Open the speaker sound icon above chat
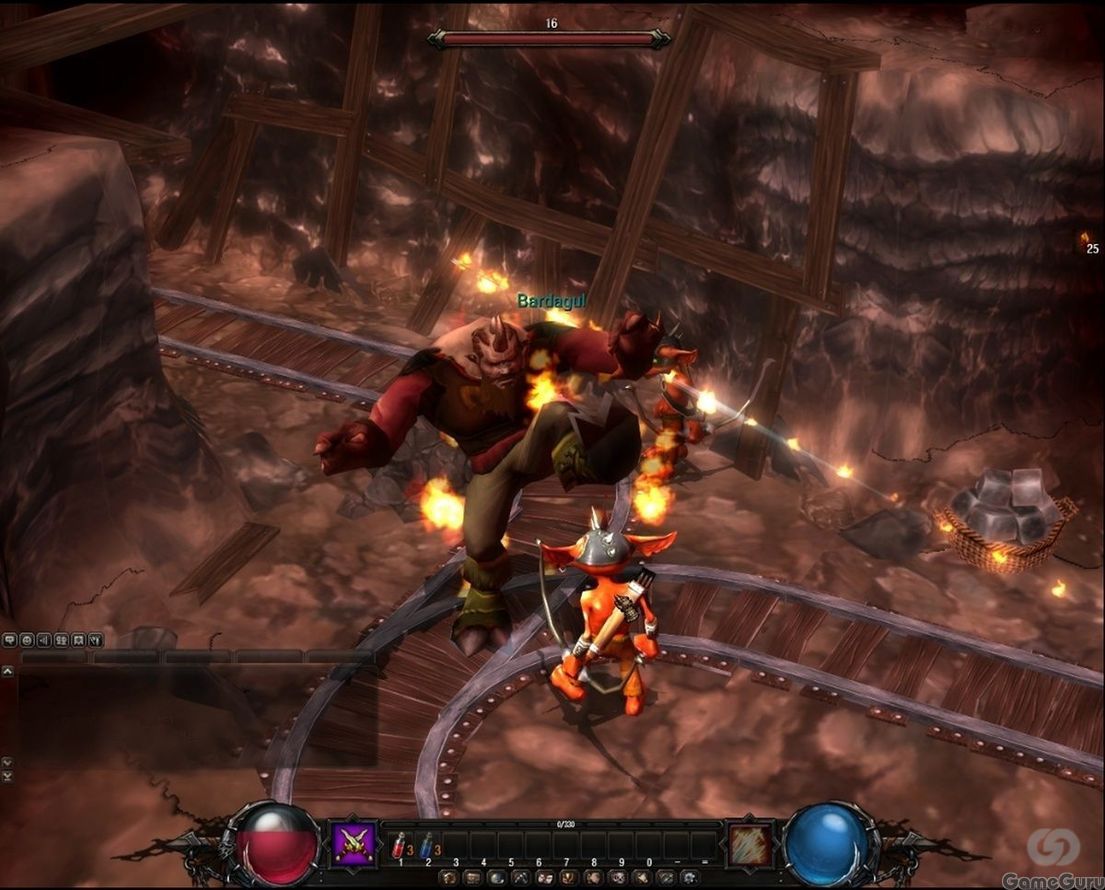Viewport: 1105px width, 890px height. (x=44, y=640)
